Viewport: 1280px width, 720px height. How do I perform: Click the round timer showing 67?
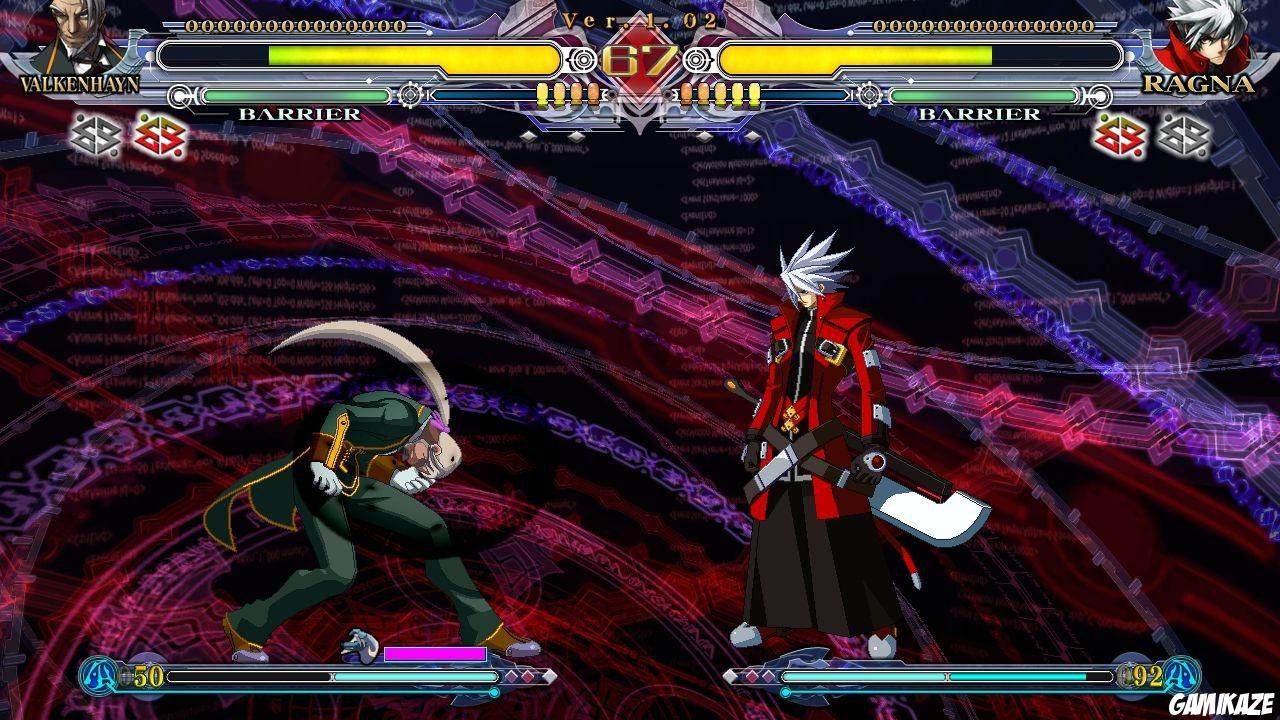pyautogui.click(x=640, y=60)
